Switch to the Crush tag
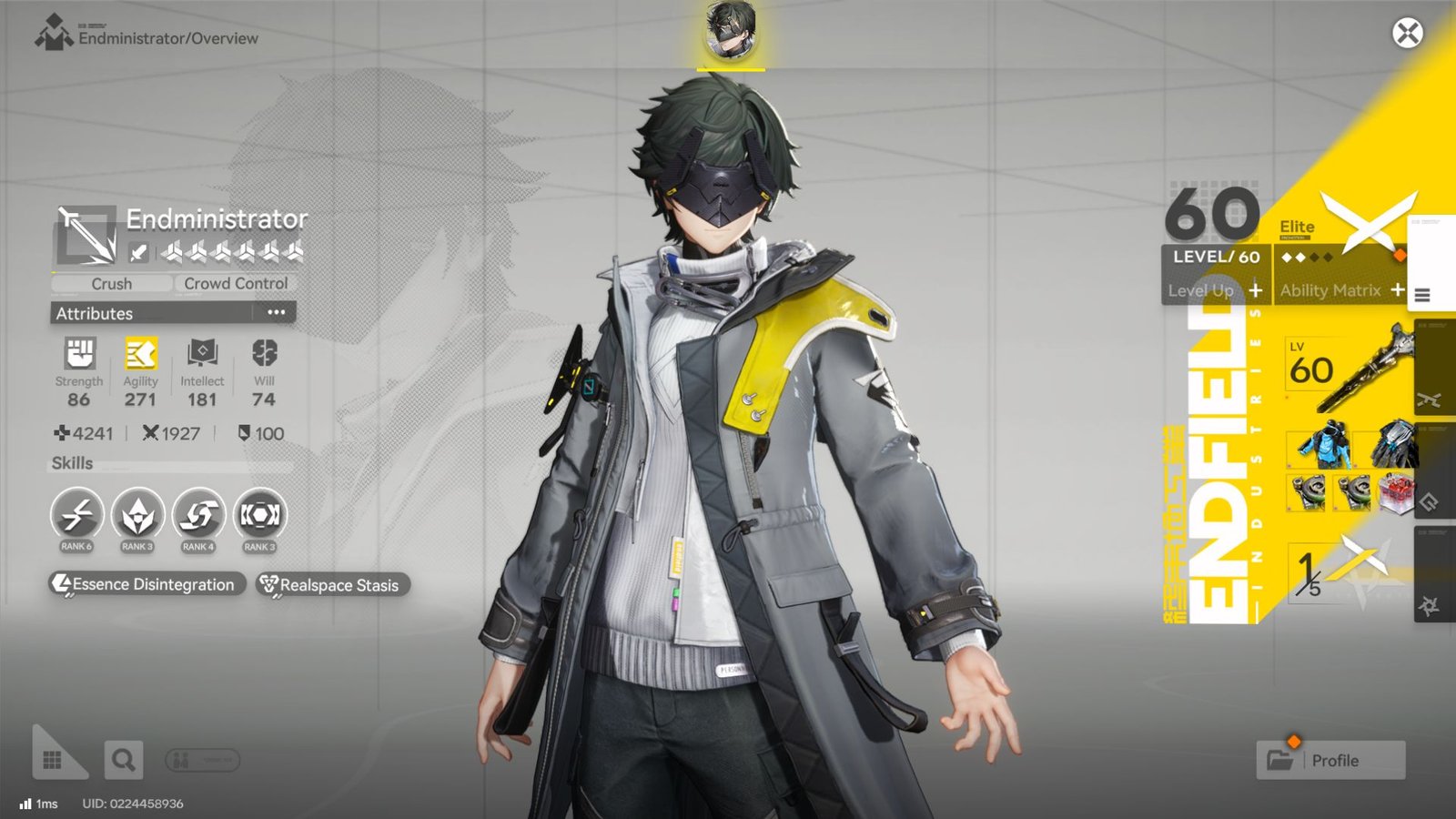The height and width of the screenshot is (819, 1456). (111, 283)
